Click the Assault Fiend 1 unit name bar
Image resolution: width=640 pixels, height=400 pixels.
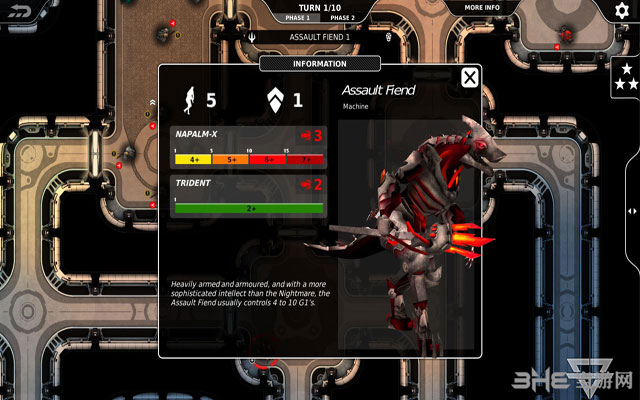click(319, 37)
